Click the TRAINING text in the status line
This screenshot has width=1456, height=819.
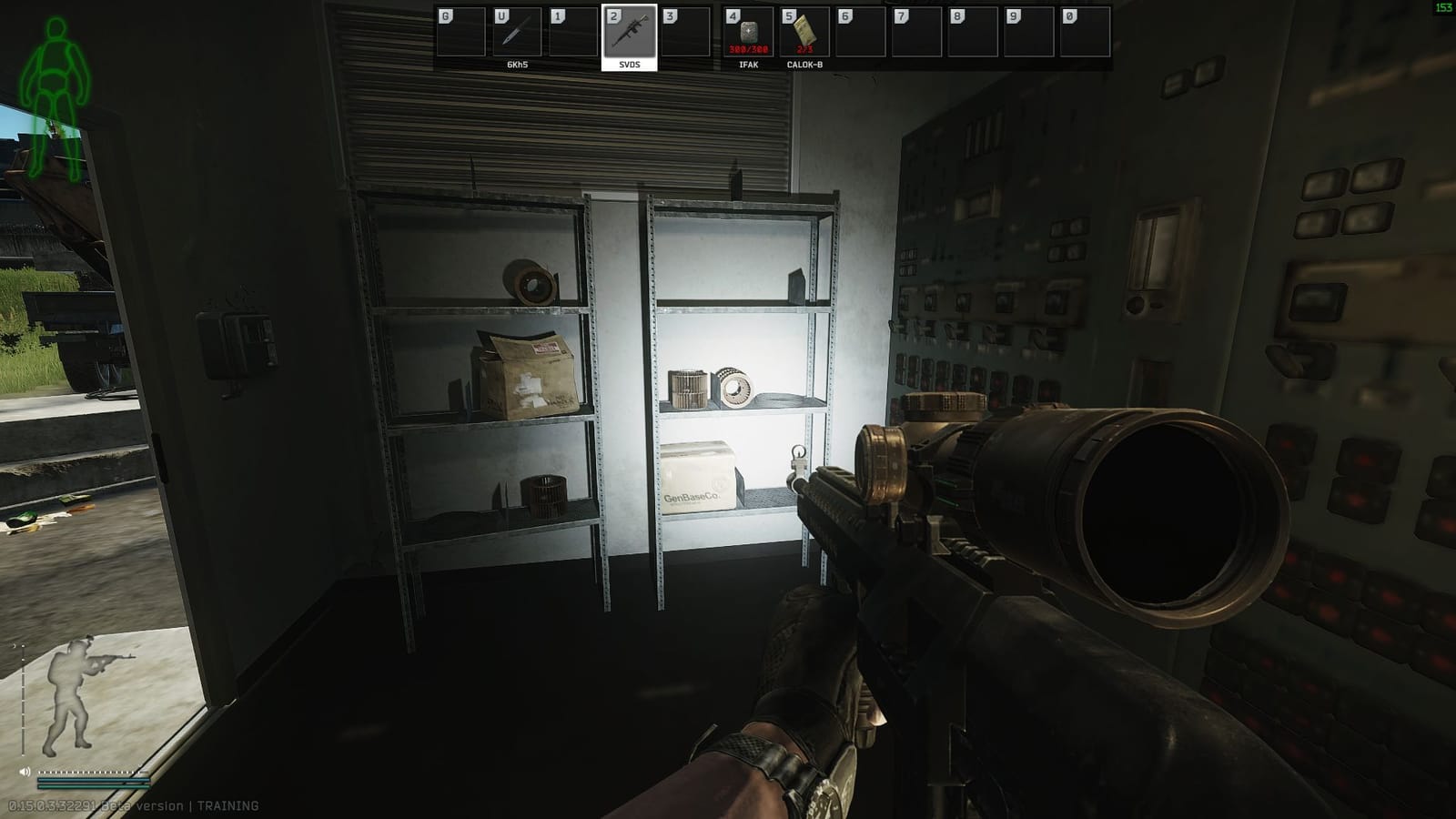[227, 804]
